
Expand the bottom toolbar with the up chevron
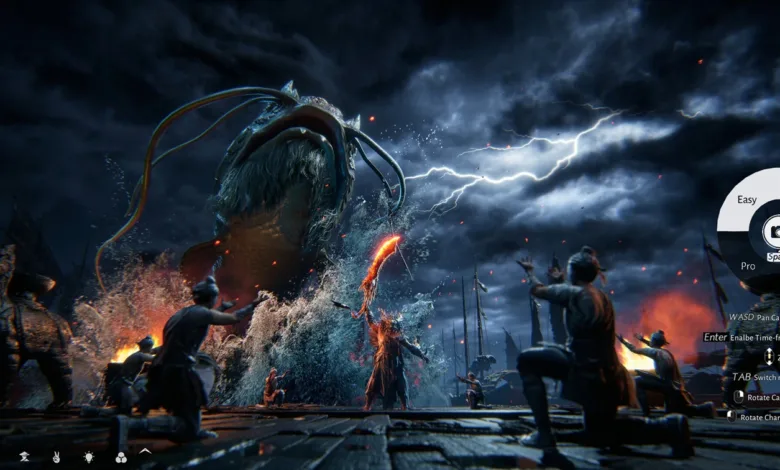tap(145, 452)
